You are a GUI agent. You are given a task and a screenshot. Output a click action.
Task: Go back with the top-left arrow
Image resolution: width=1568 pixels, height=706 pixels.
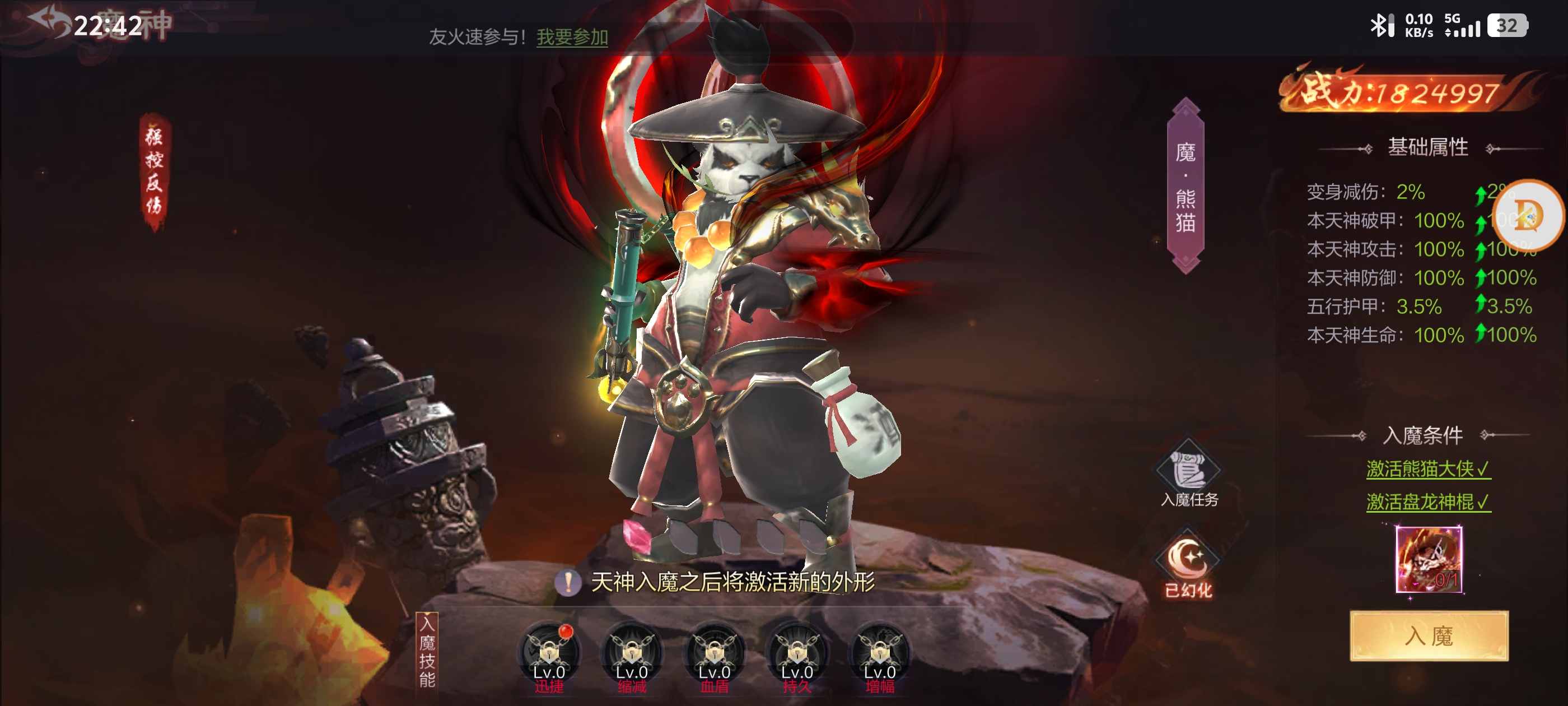(50, 22)
